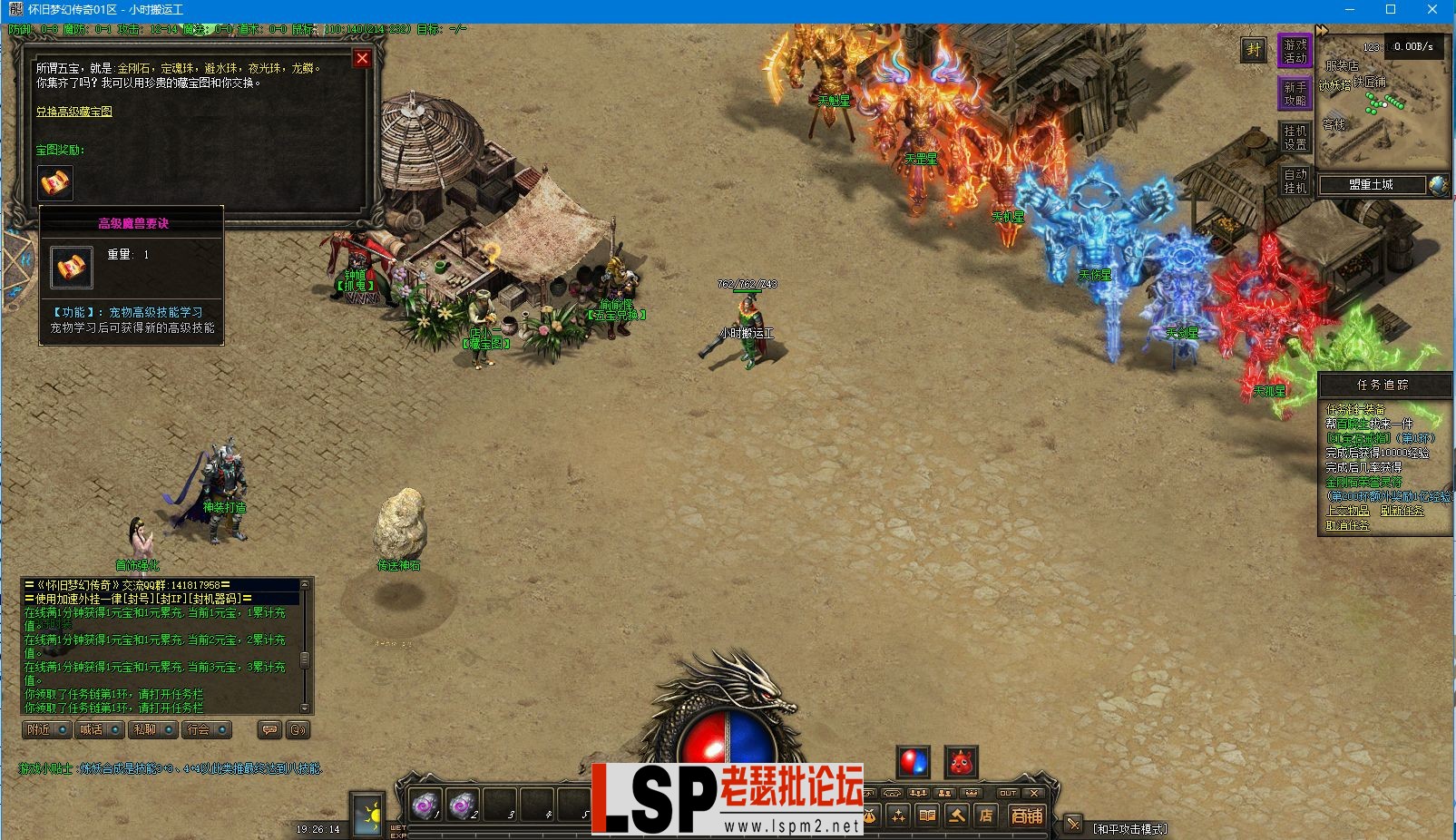Screen dimensions: 1456x840
Task: Switch chat to 喊话 shout channel
Action: tap(100, 729)
